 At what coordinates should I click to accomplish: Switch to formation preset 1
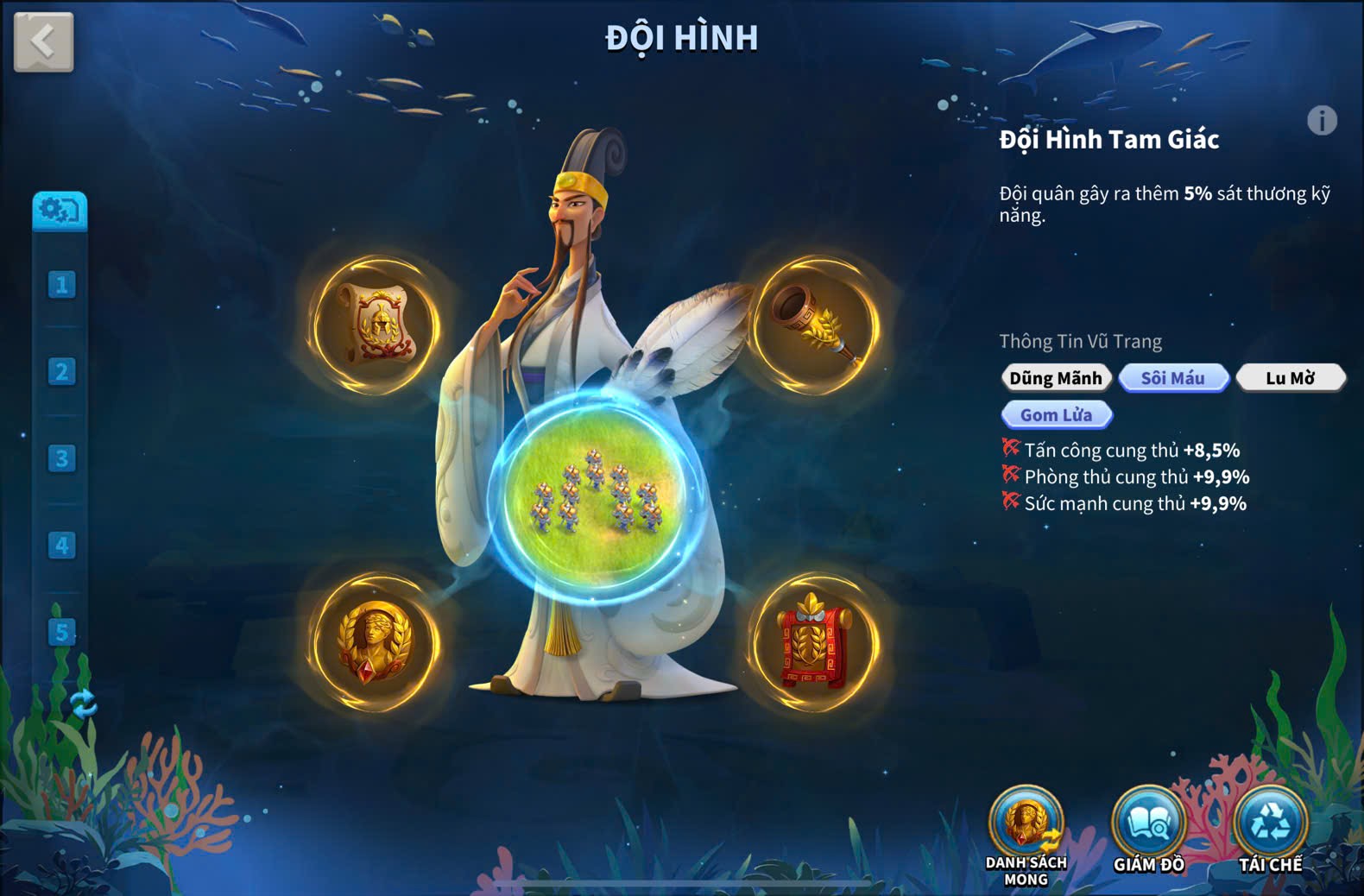click(61, 285)
